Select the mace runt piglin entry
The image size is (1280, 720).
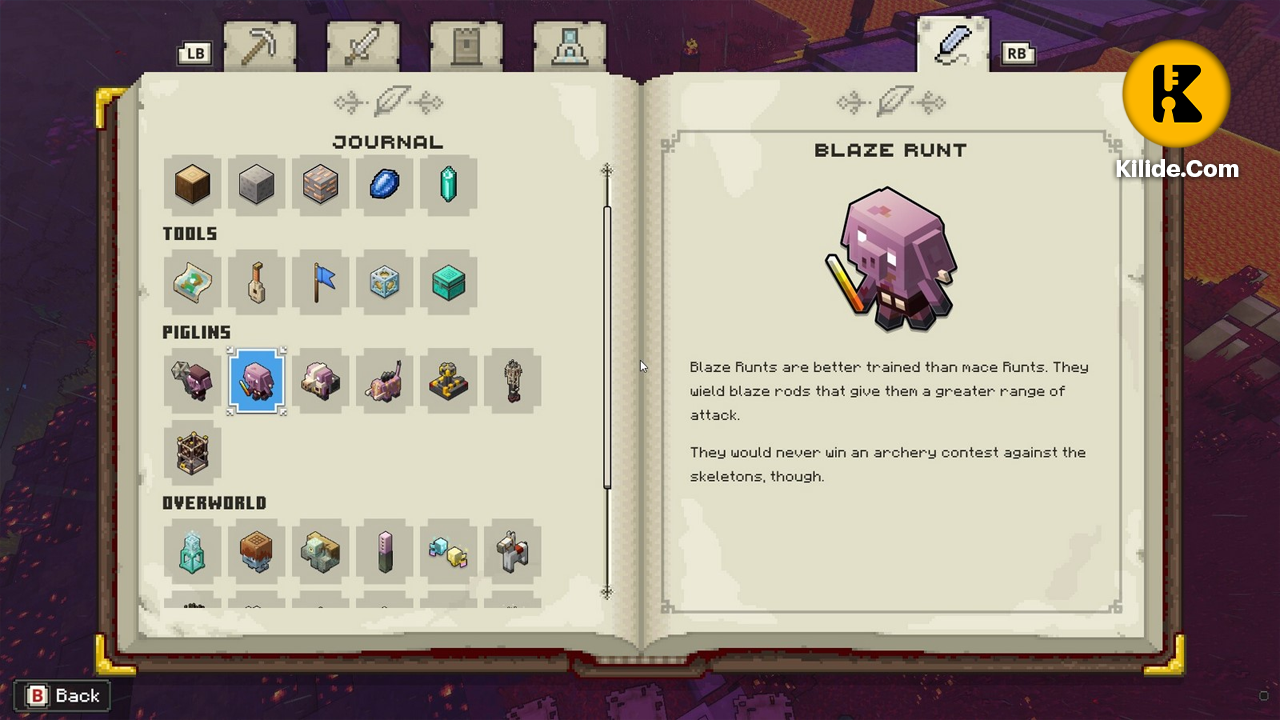tap(192, 381)
